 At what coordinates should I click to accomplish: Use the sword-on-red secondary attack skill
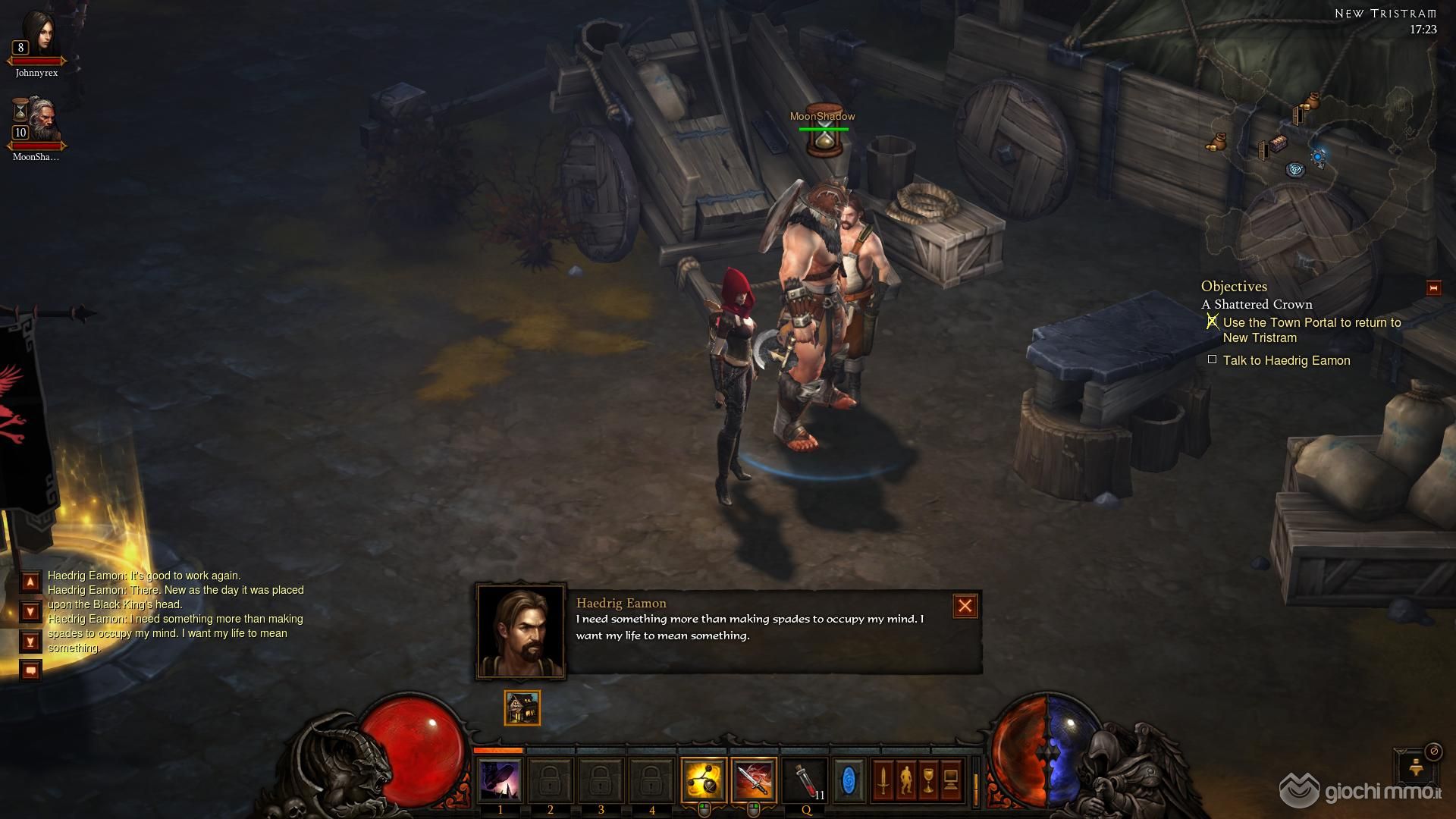tap(754, 780)
